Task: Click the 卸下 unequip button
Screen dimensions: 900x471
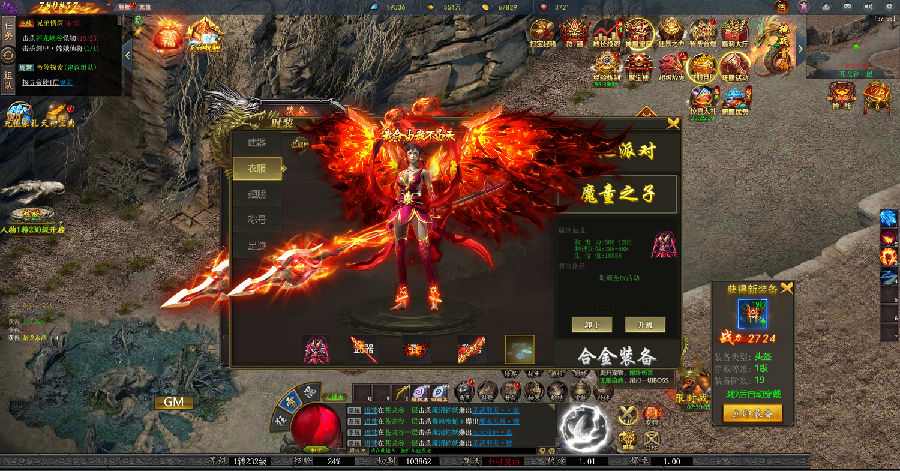Action: [592, 324]
